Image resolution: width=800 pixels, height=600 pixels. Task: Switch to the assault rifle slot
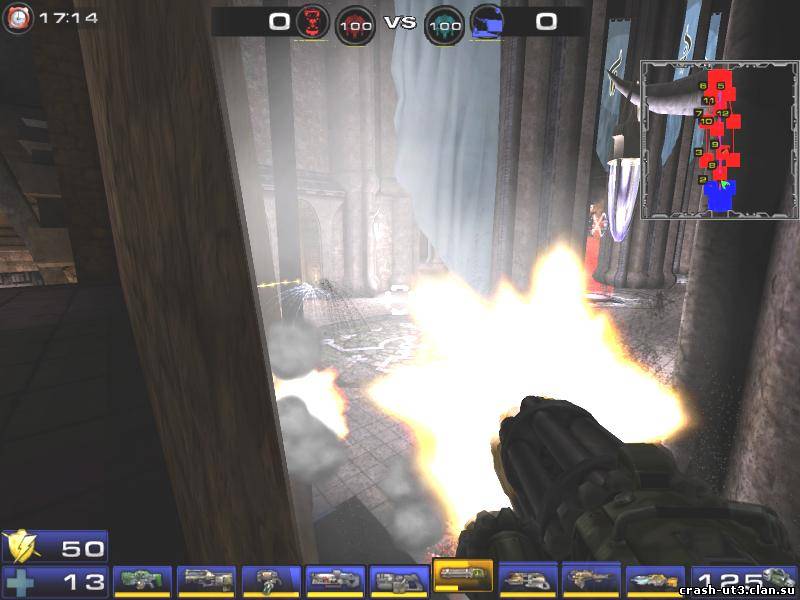point(207,580)
